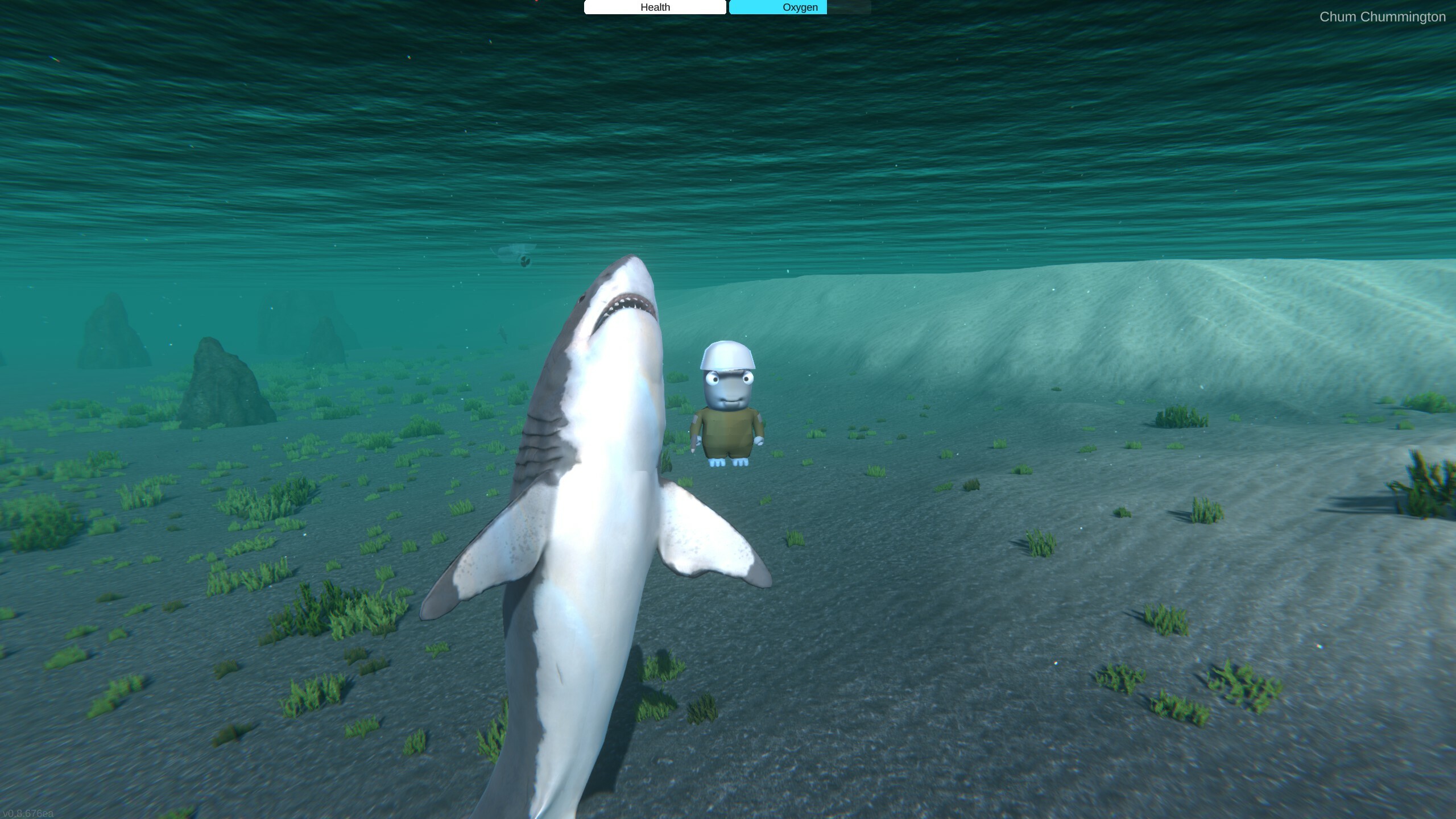The width and height of the screenshot is (1456, 819).
Task: Select the empty bar right of Oxygen
Action: tap(847, 7)
